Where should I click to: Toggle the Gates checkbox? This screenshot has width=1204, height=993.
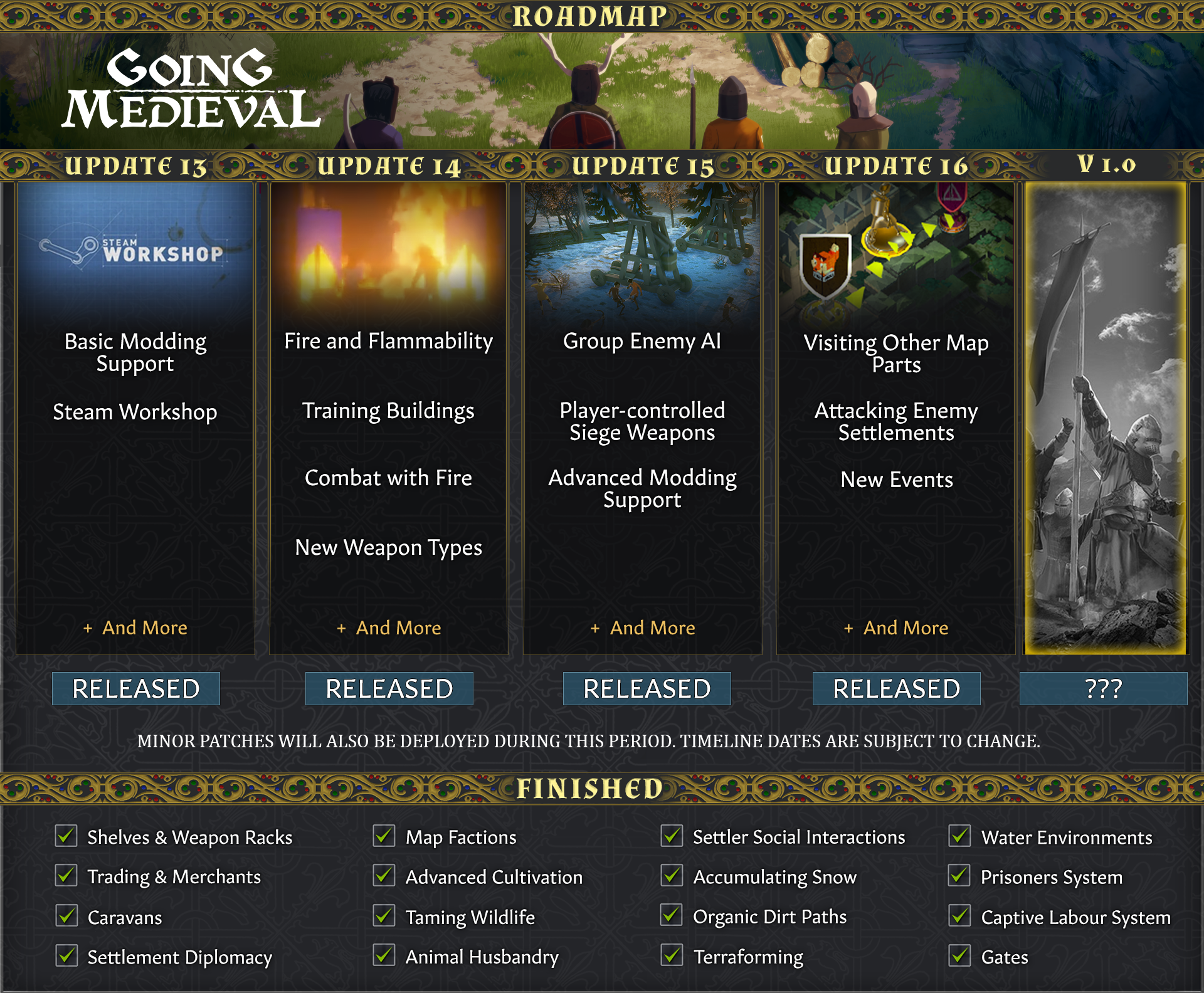tap(959, 956)
